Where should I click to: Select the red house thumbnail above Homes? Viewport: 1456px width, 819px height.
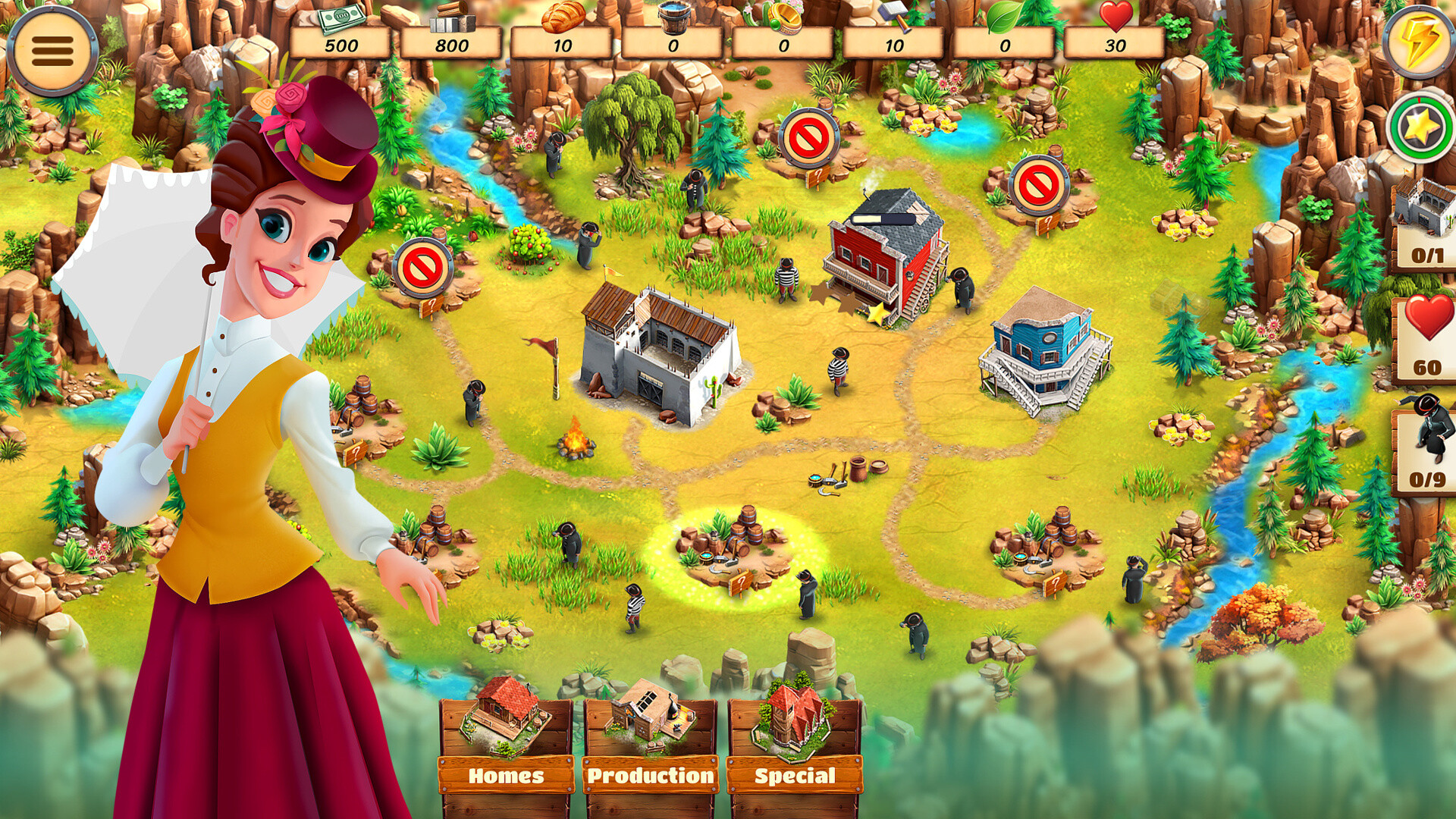503,717
